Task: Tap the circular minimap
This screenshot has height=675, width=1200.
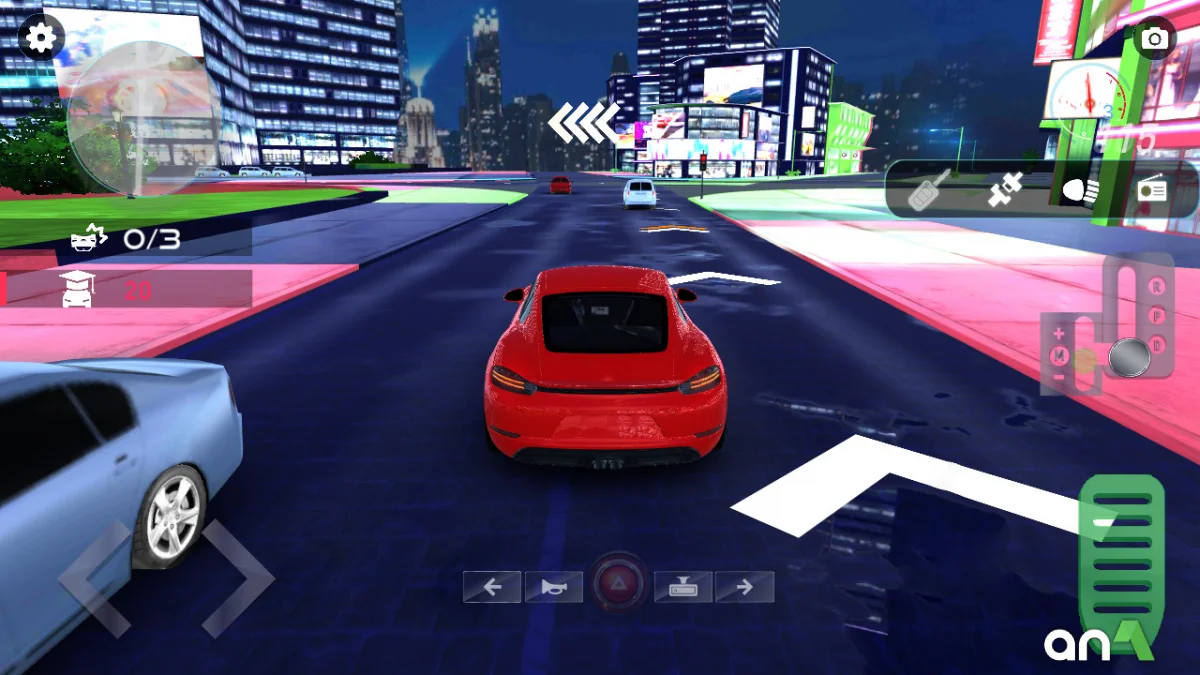Action: [143, 118]
